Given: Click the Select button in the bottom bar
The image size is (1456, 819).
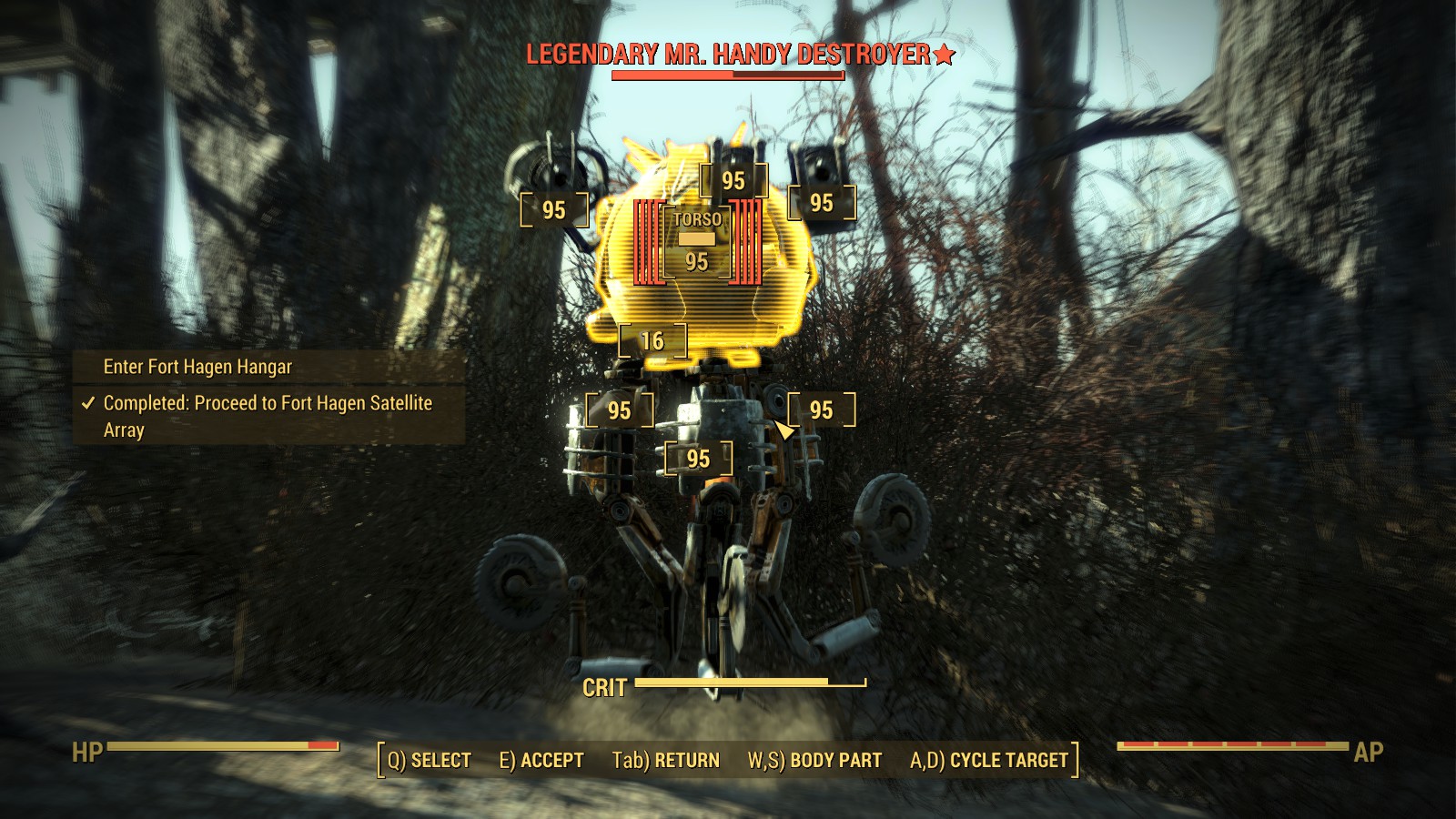Looking at the screenshot, I should [430, 761].
